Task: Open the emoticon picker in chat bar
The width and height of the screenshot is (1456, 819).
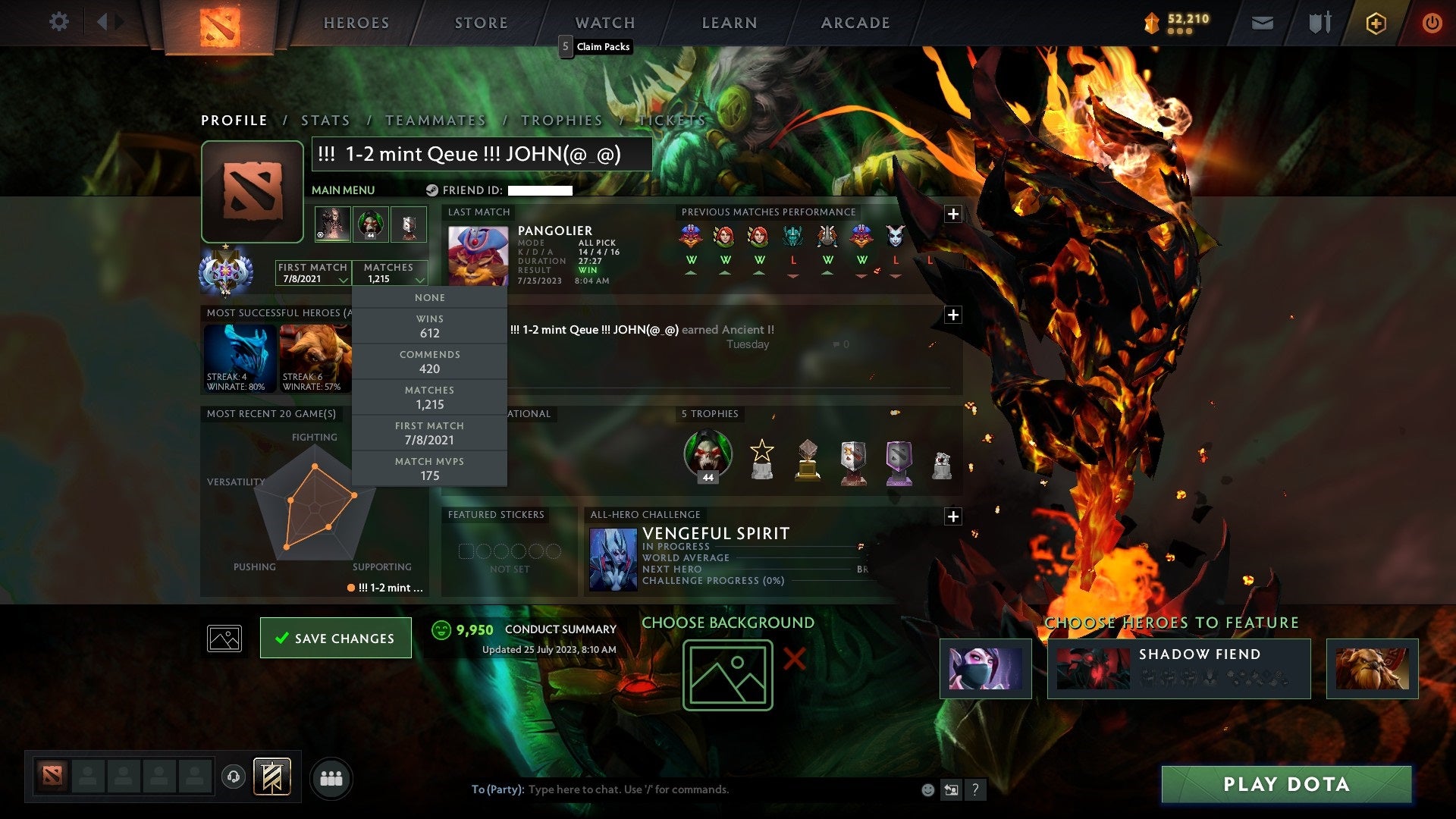Action: (x=927, y=789)
